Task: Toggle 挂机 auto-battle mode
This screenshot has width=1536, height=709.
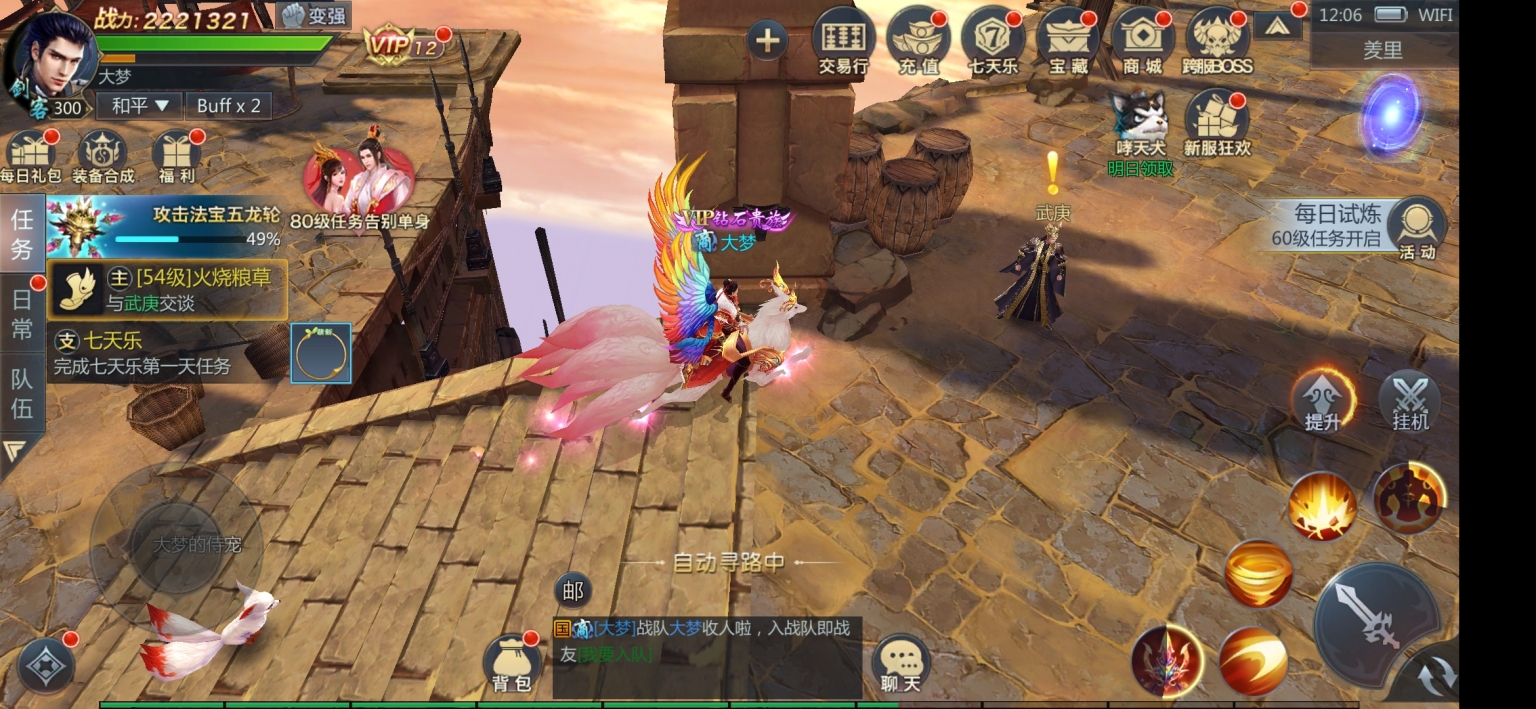Action: pyautogui.click(x=1410, y=400)
